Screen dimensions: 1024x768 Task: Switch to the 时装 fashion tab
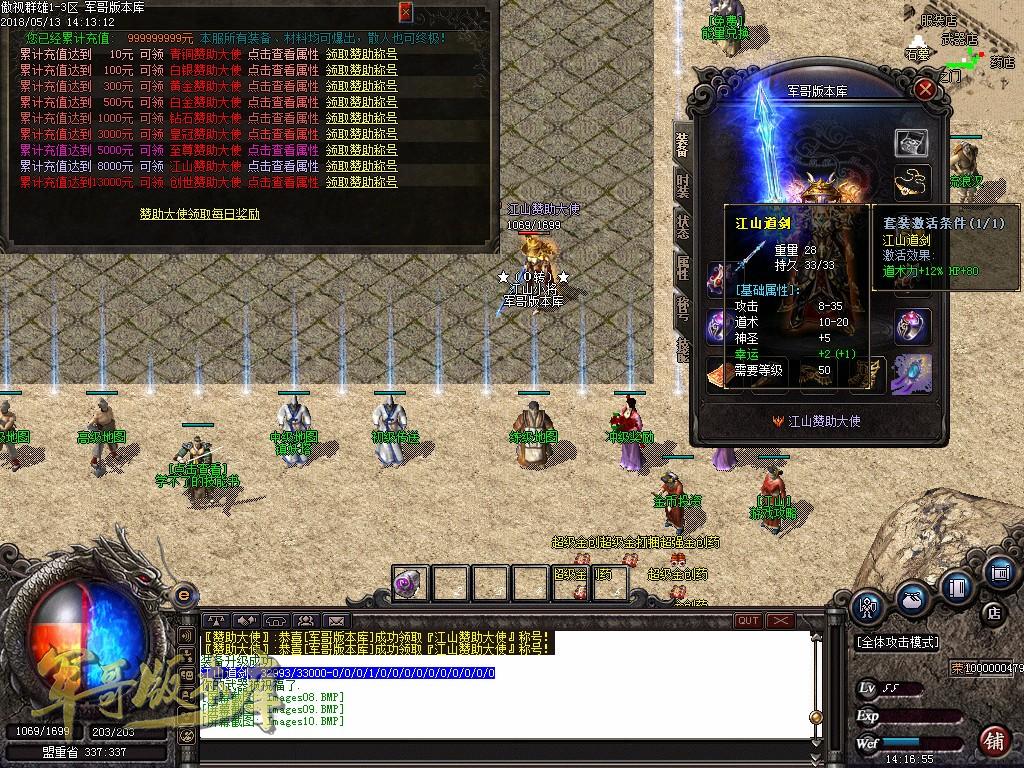pos(682,186)
